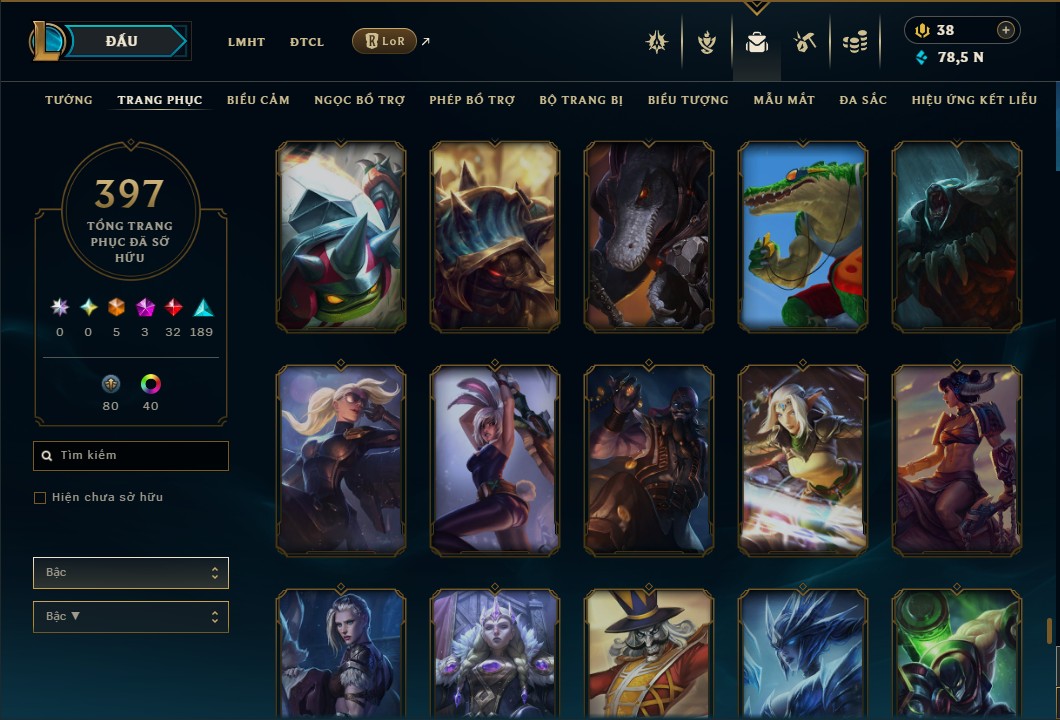The image size is (1060, 720).
Task: Select the NGỌC BỔ TRỢ tab
Action: tap(359, 100)
